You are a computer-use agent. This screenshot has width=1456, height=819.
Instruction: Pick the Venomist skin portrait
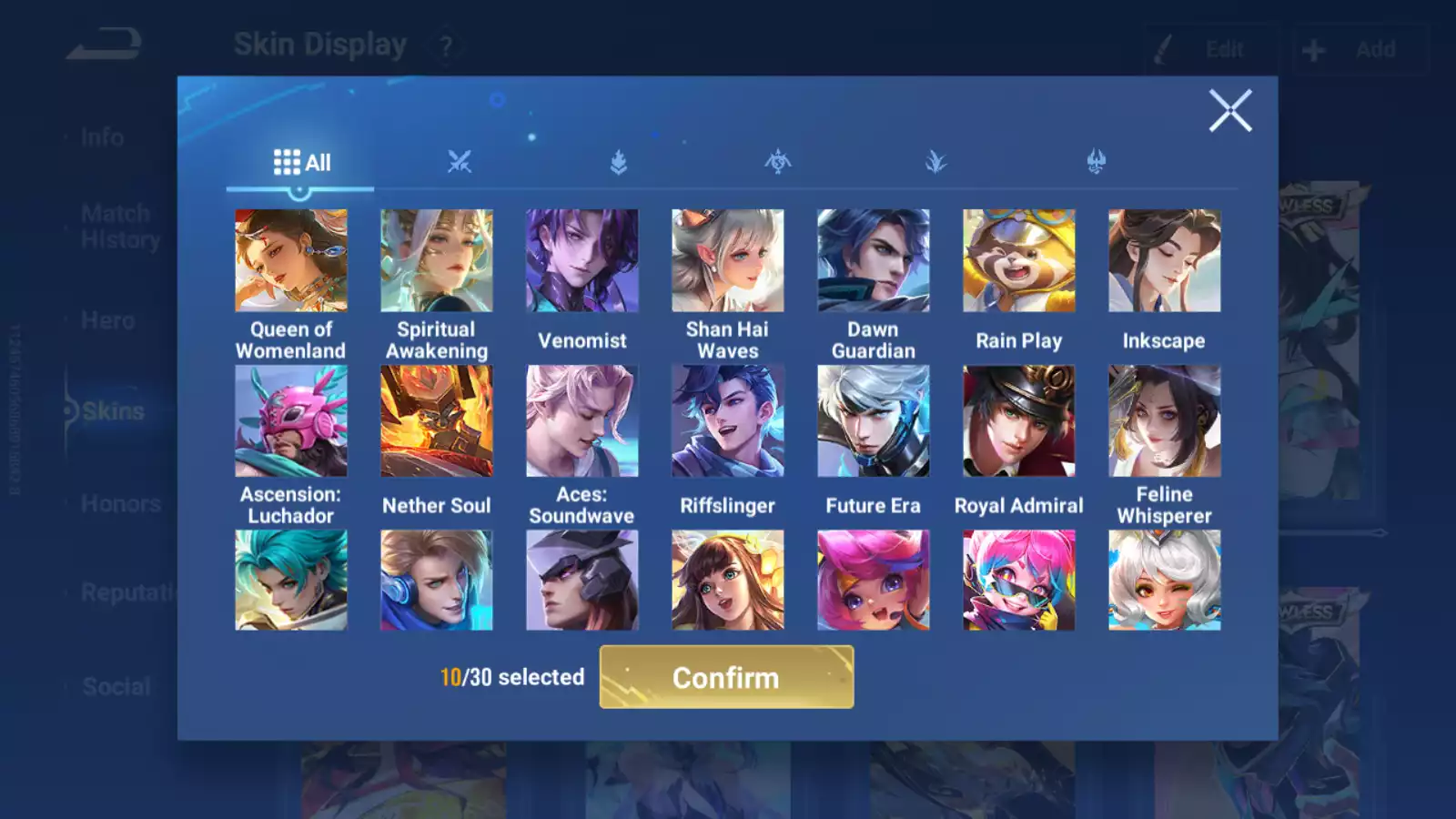[582, 261]
